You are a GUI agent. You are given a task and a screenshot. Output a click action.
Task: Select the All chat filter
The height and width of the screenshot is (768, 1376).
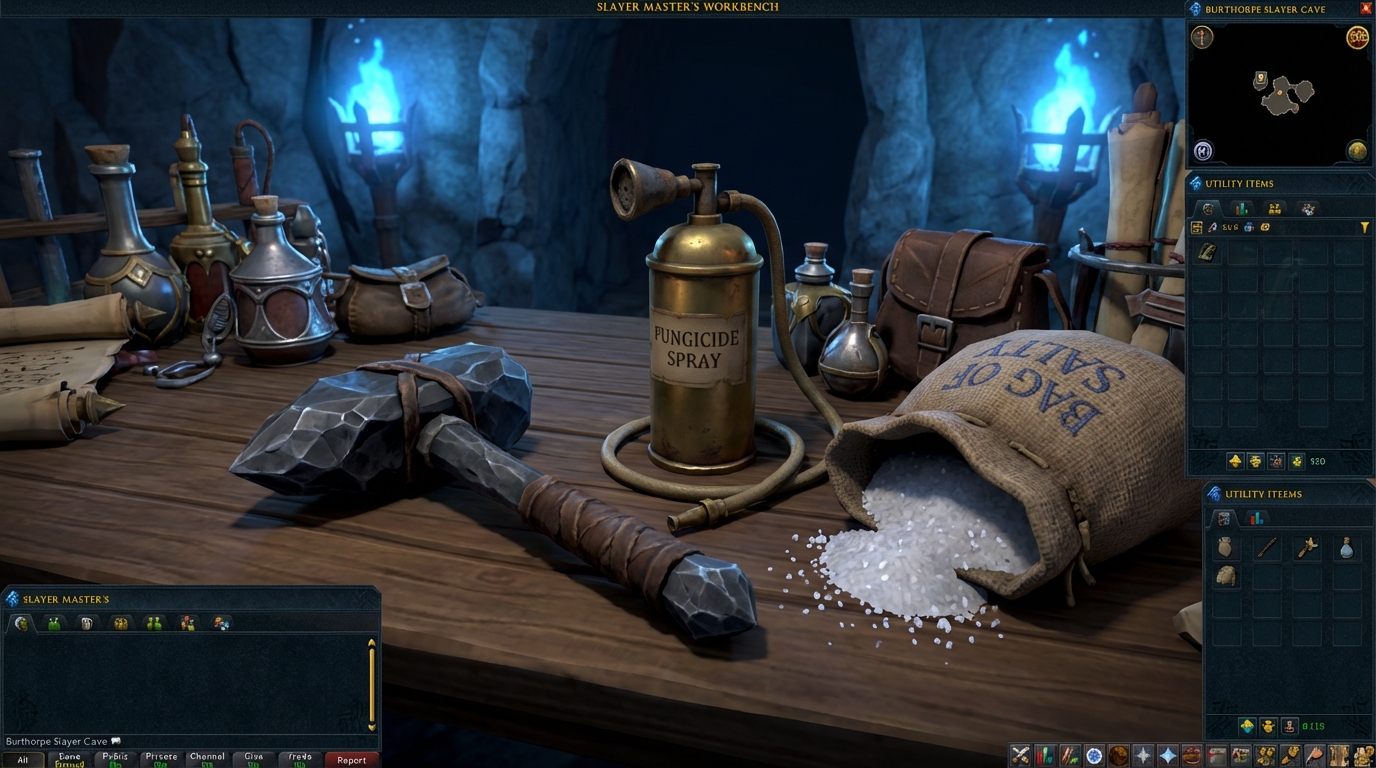point(23,760)
